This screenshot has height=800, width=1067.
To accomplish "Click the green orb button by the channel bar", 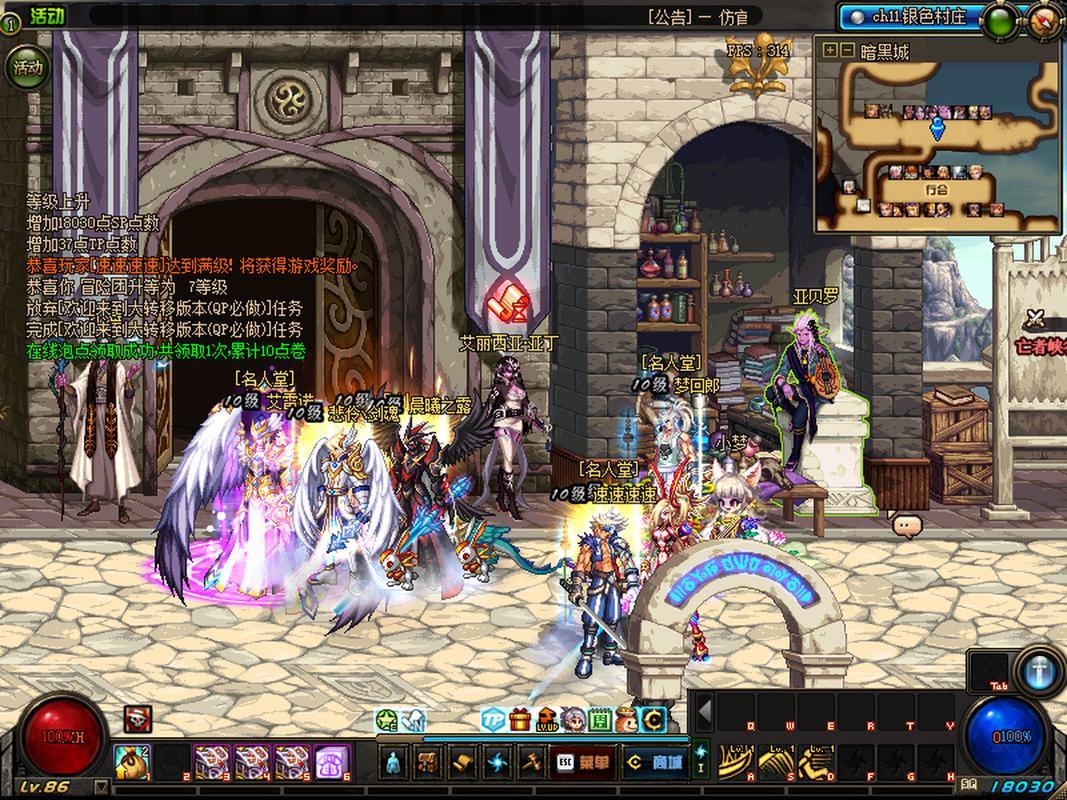I will 1000,21.
